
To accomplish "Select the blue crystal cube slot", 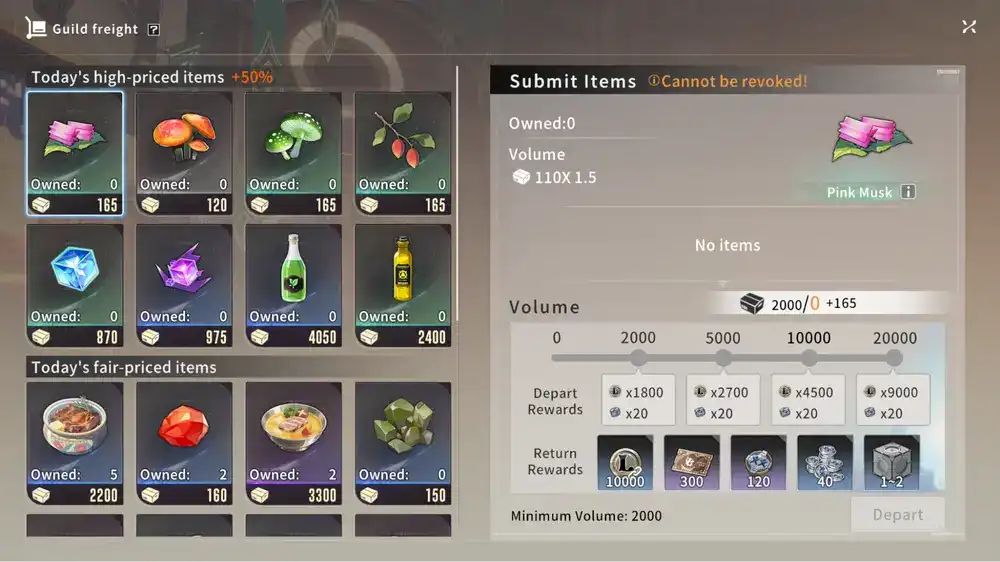I will pos(75,285).
